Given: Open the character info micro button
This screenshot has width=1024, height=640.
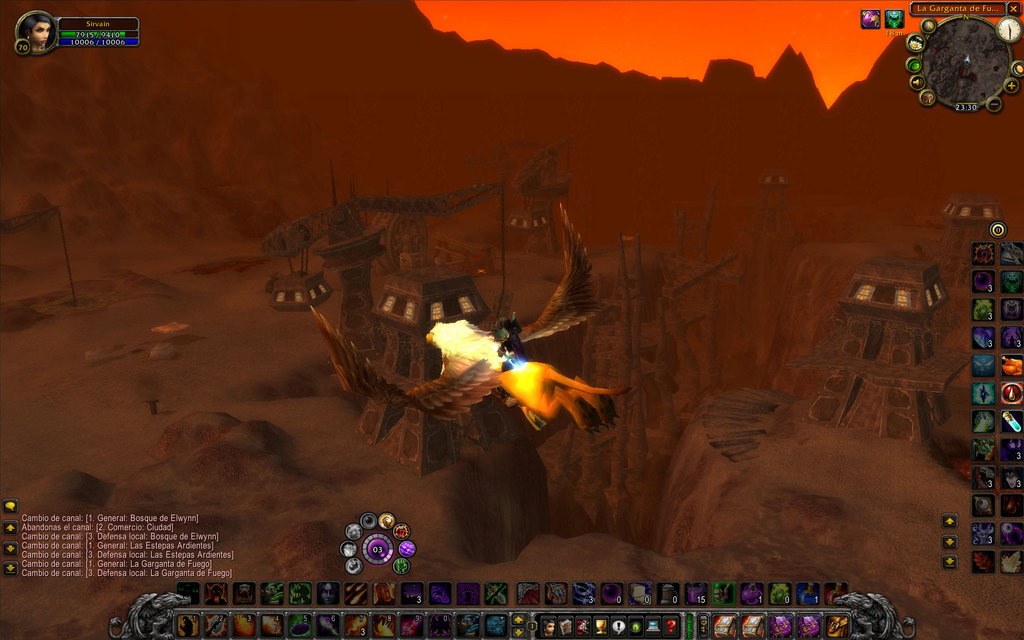Looking at the screenshot, I should [548, 627].
